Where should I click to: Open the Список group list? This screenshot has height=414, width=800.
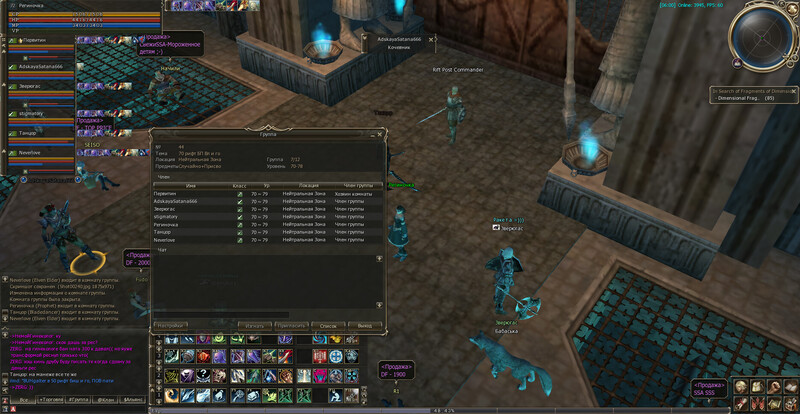tap(327, 325)
